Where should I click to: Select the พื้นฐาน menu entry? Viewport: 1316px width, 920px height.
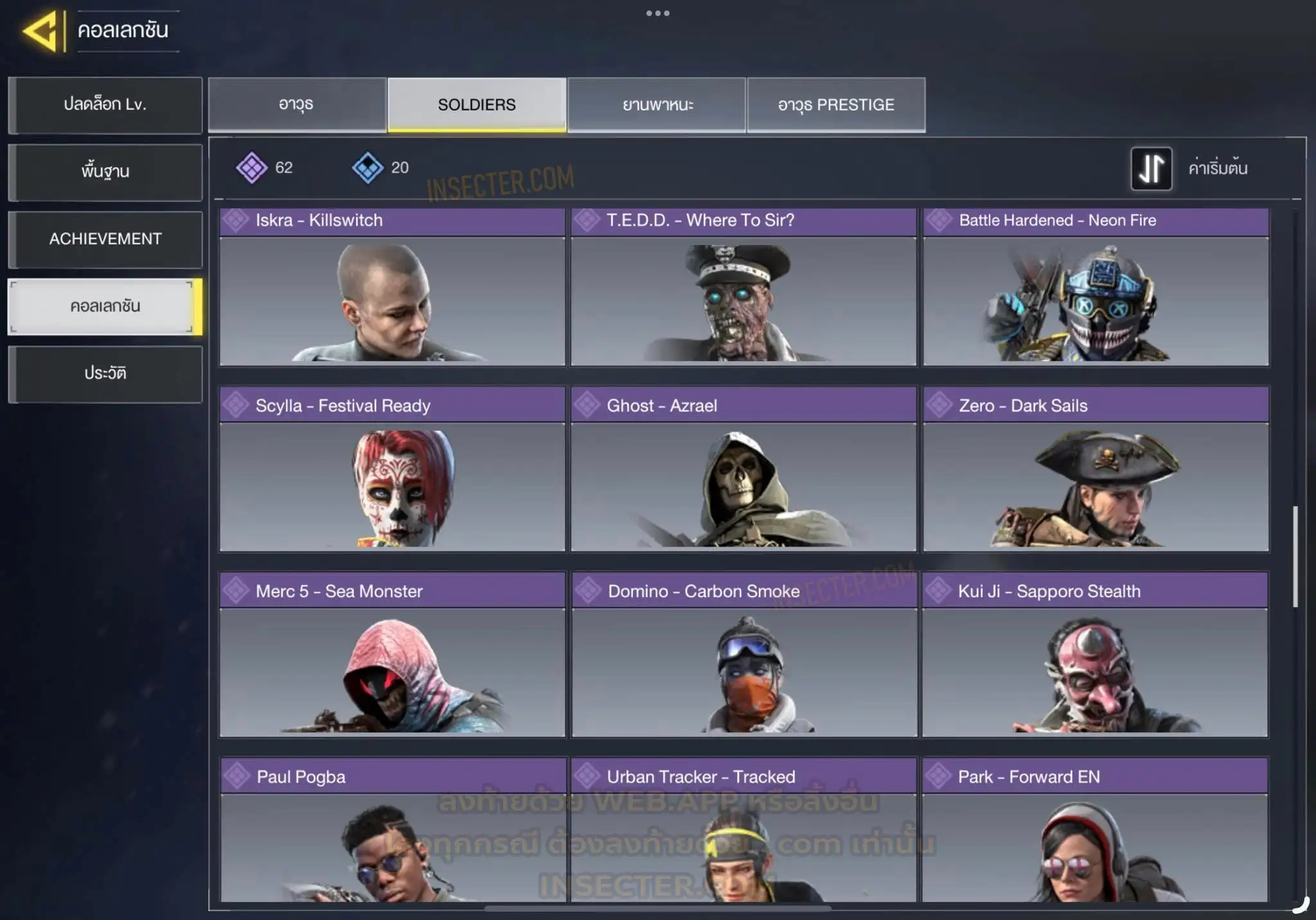(105, 172)
